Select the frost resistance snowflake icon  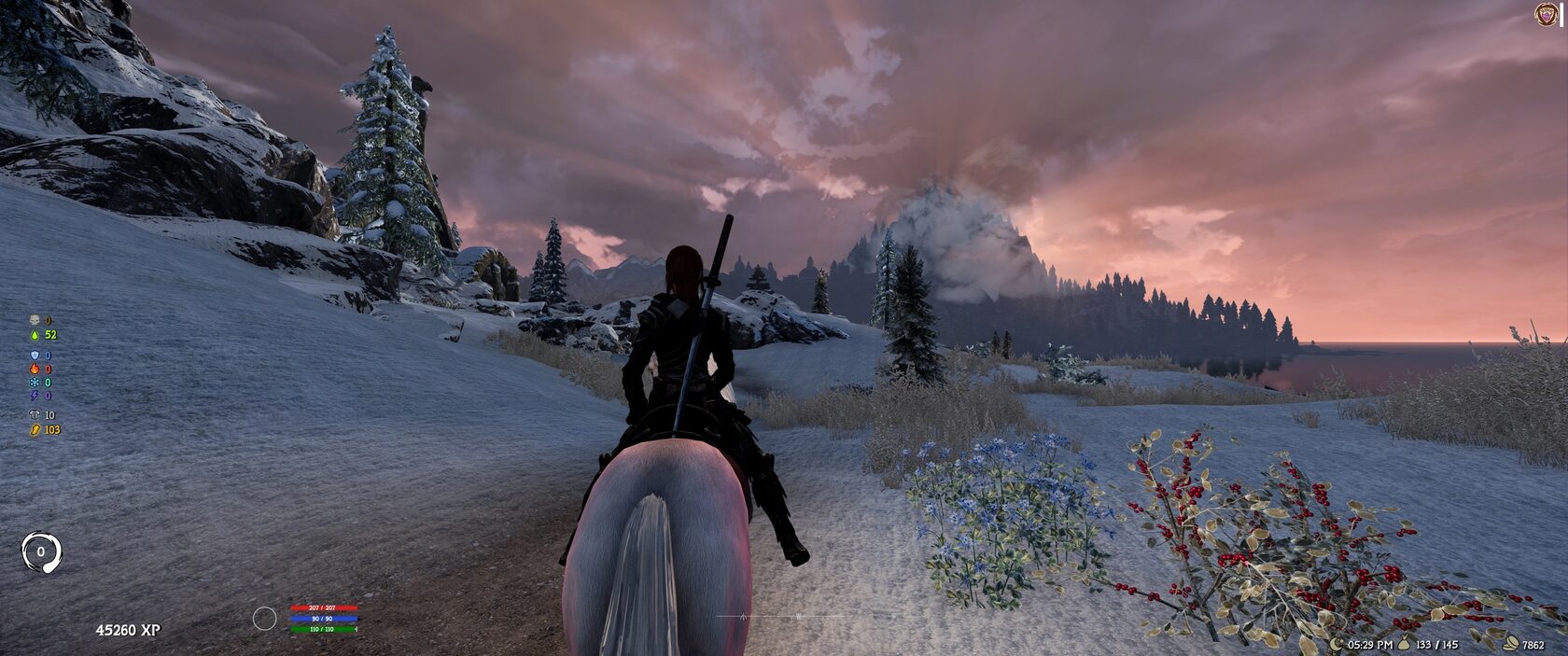click(x=35, y=383)
